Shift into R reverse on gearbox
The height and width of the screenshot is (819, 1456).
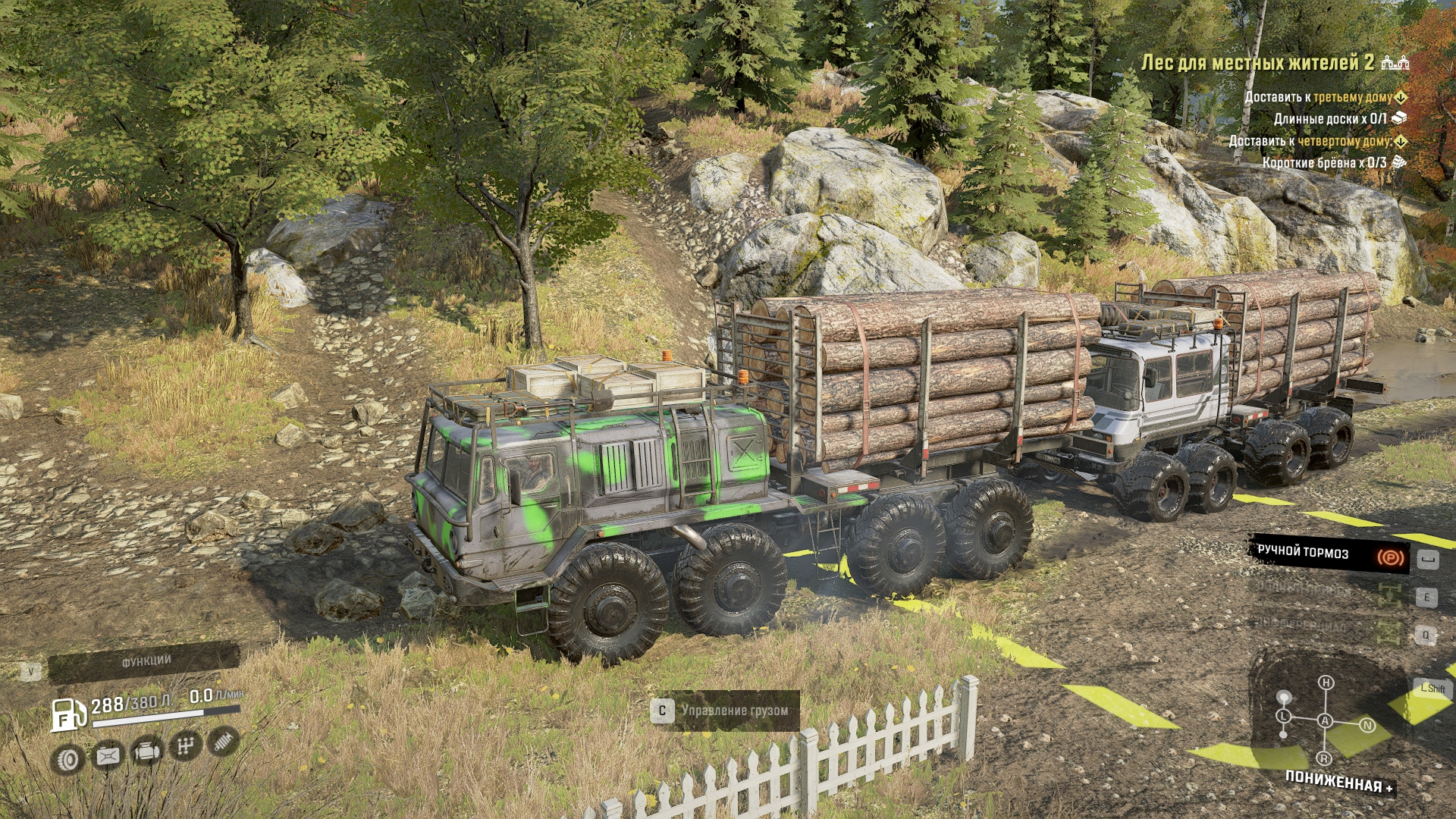1324,758
